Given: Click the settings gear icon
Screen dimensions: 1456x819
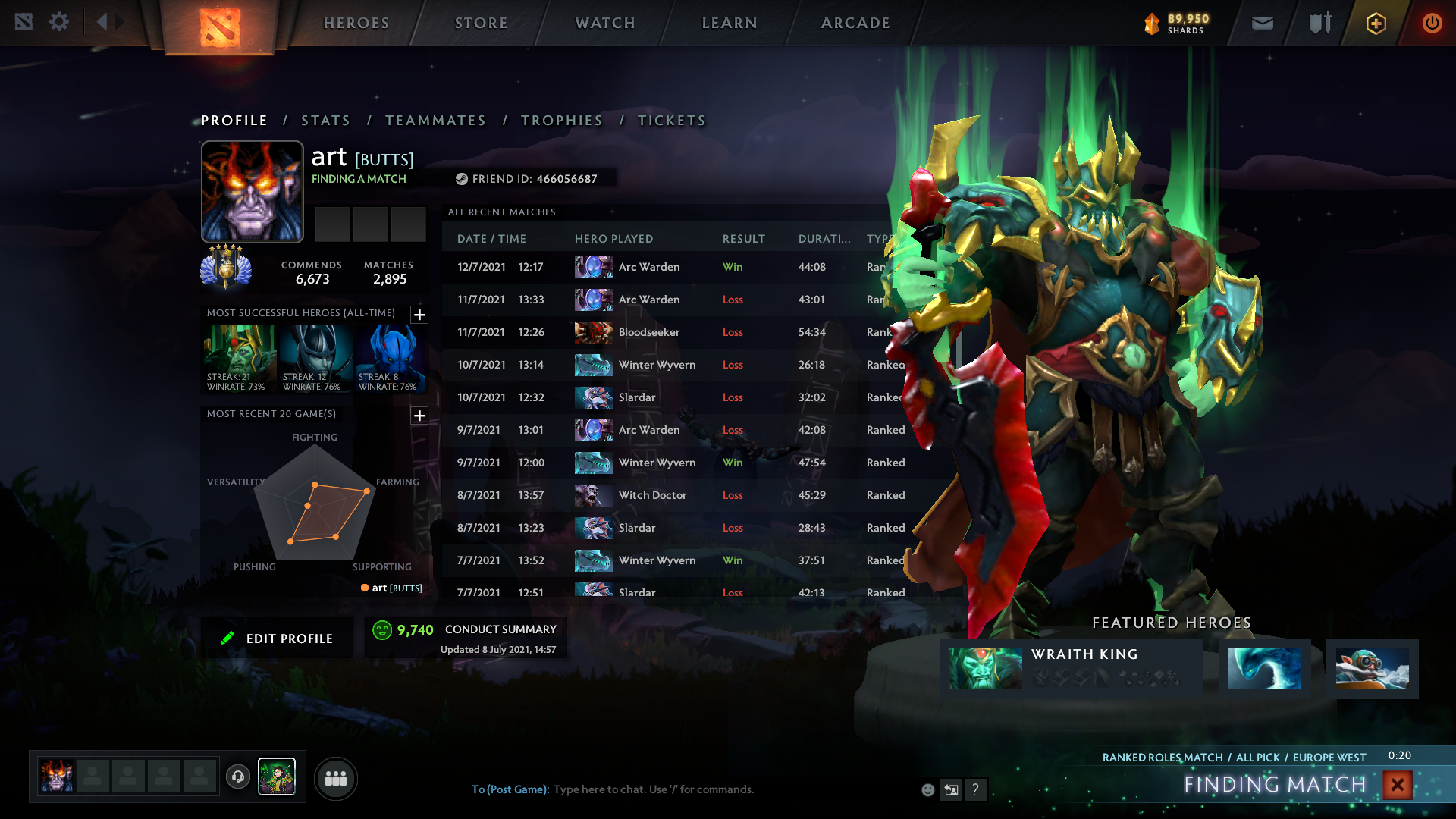Looking at the screenshot, I should [x=59, y=22].
